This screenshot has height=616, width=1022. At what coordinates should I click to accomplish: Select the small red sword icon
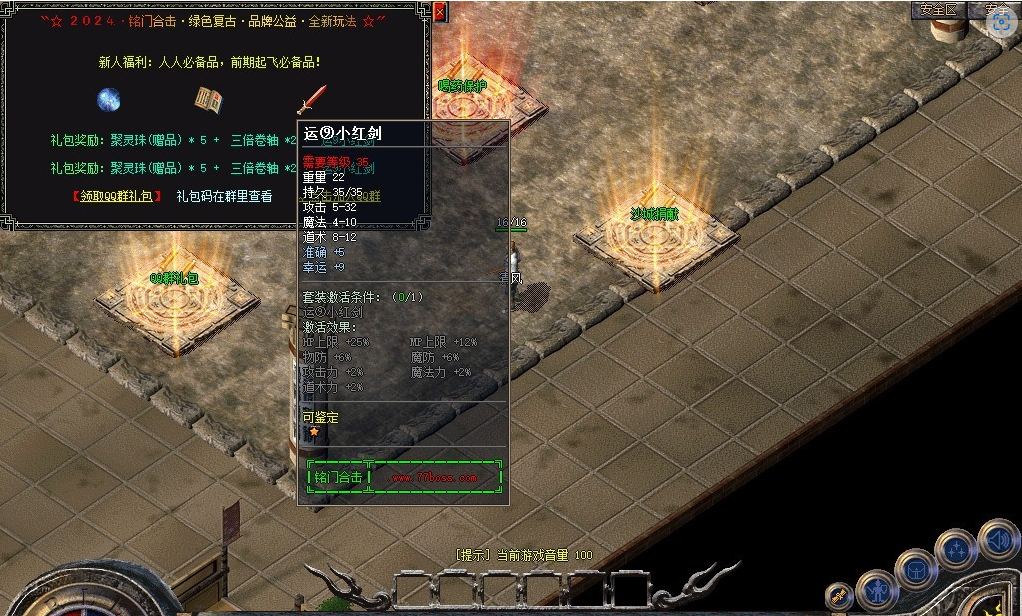[x=311, y=99]
